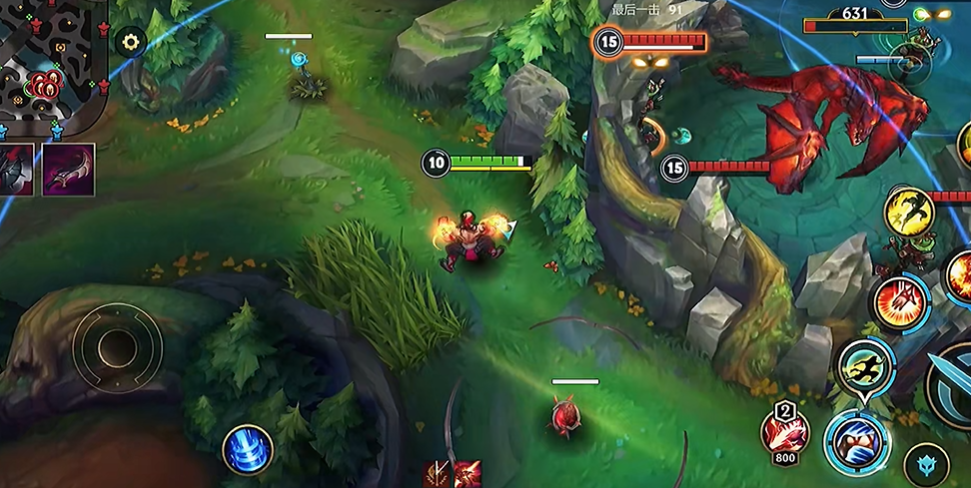Buy the dark red-black item beside the dagger
The image size is (971, 488).
17,169
